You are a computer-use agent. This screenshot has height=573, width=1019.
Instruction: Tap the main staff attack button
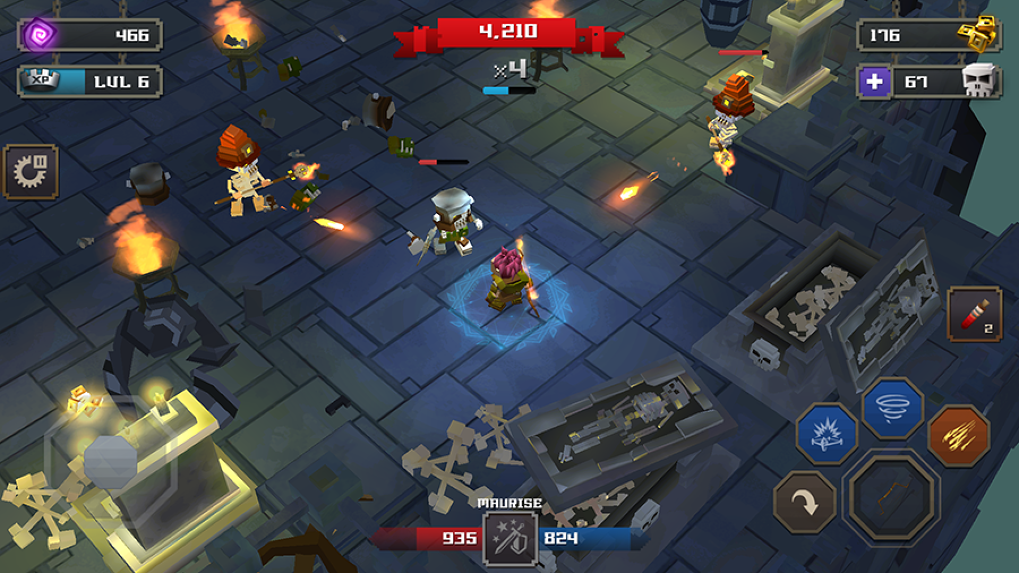click(891, 496)
